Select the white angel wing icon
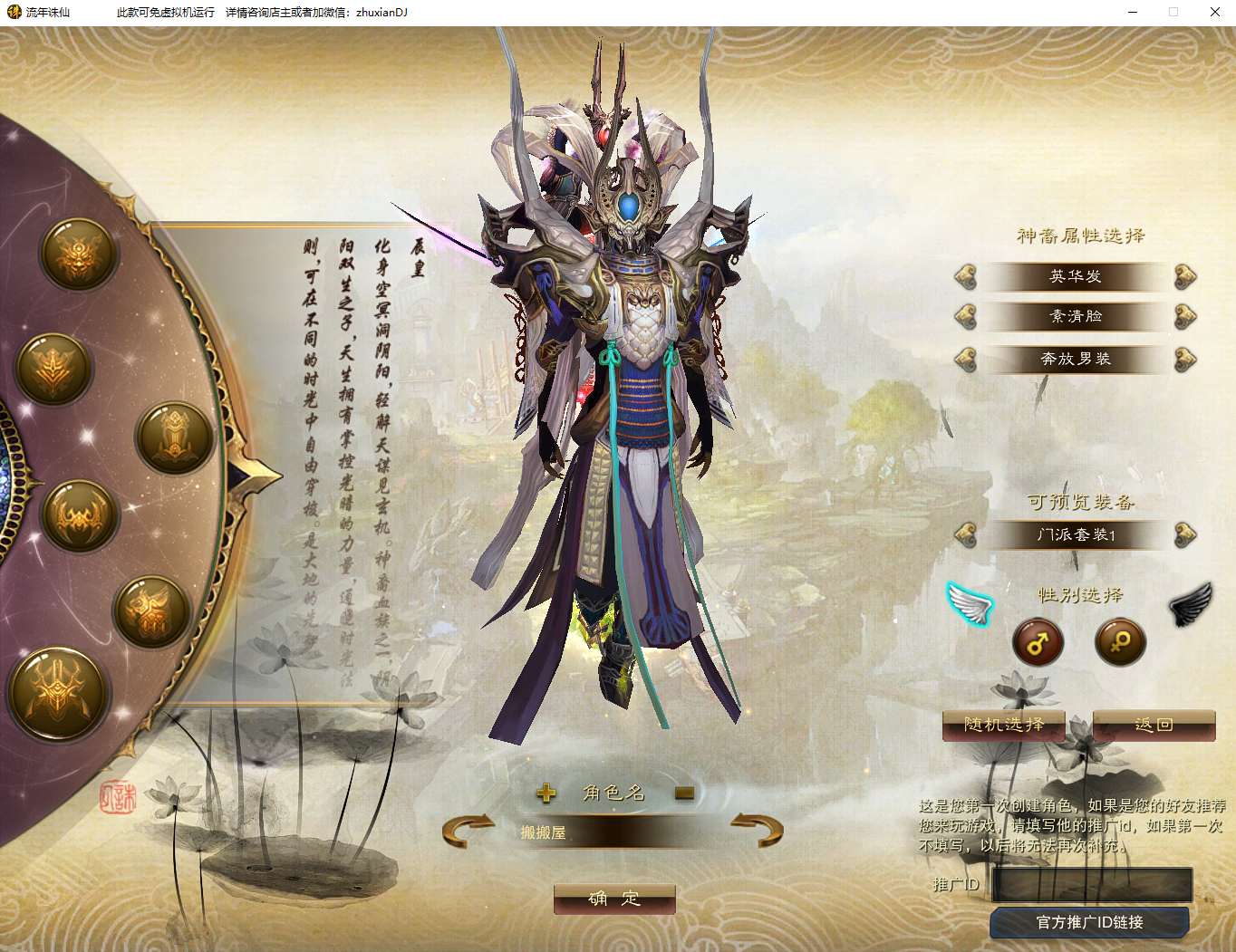 point(970,603)
